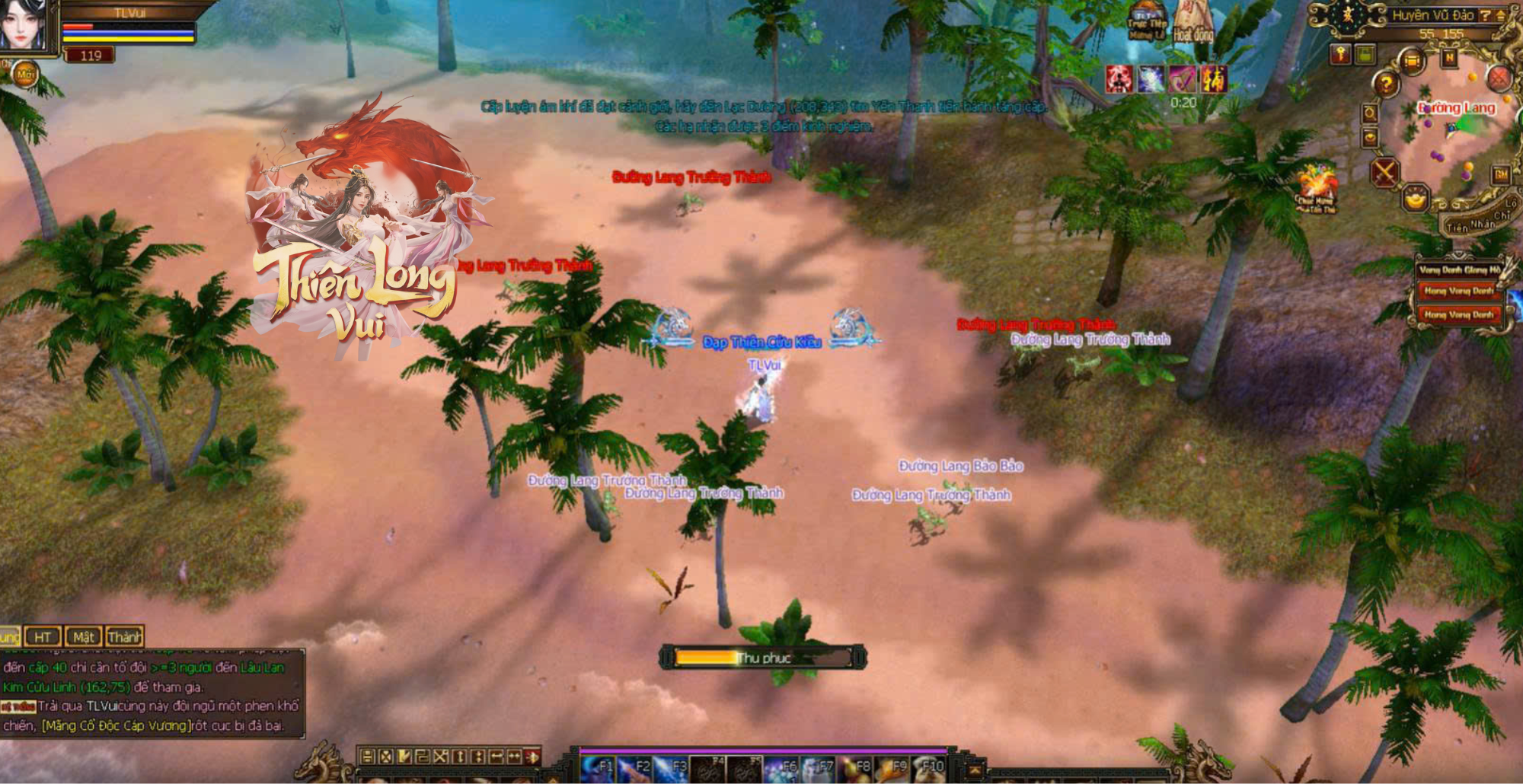This screenshot has height=784, width=1523.
Task: Click the GM button on the minimap
Action: pos(1501,174)
